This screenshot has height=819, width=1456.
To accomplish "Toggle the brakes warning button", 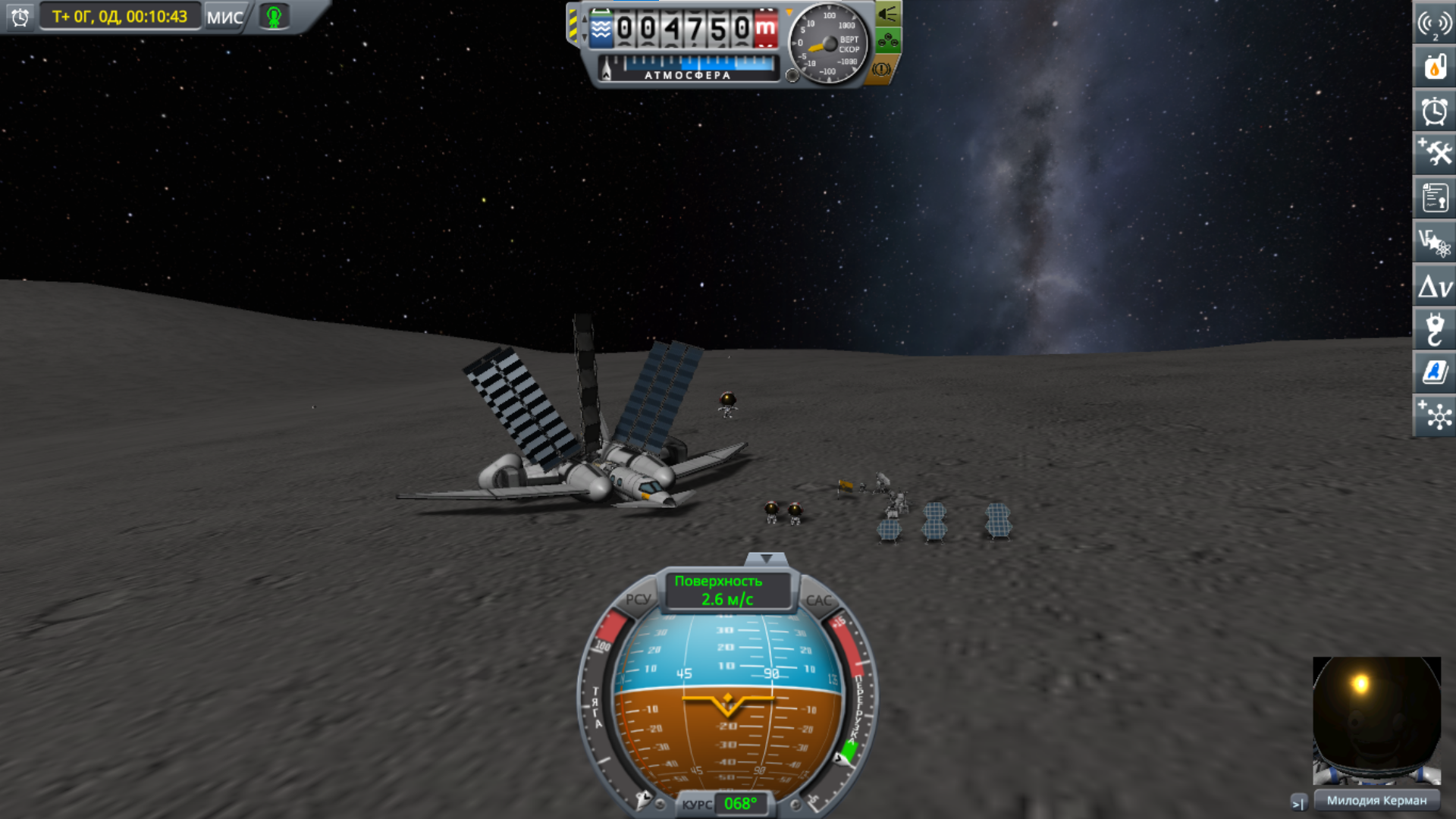I will point(881,69).
